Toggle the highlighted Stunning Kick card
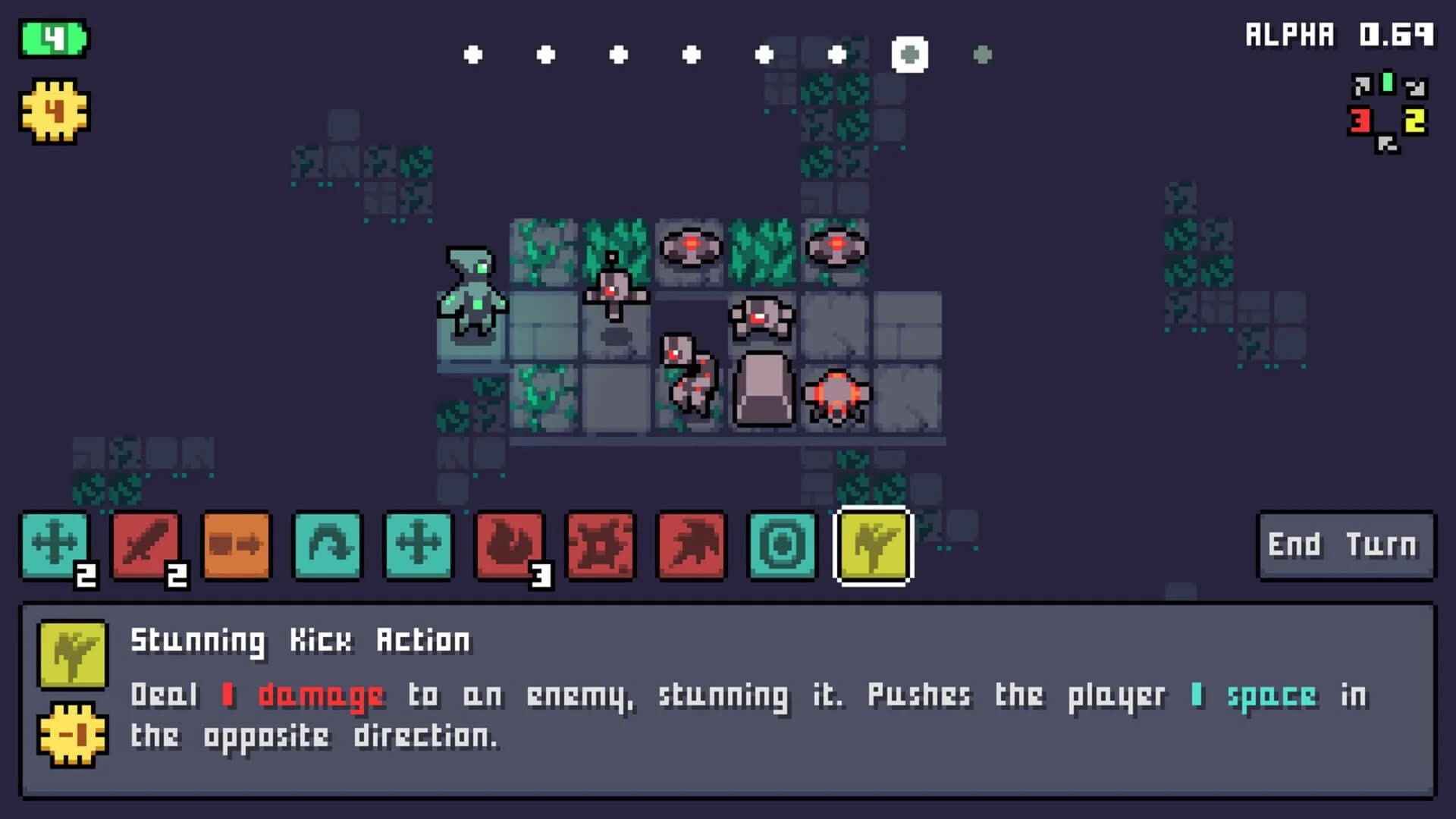 click(872, 546)
